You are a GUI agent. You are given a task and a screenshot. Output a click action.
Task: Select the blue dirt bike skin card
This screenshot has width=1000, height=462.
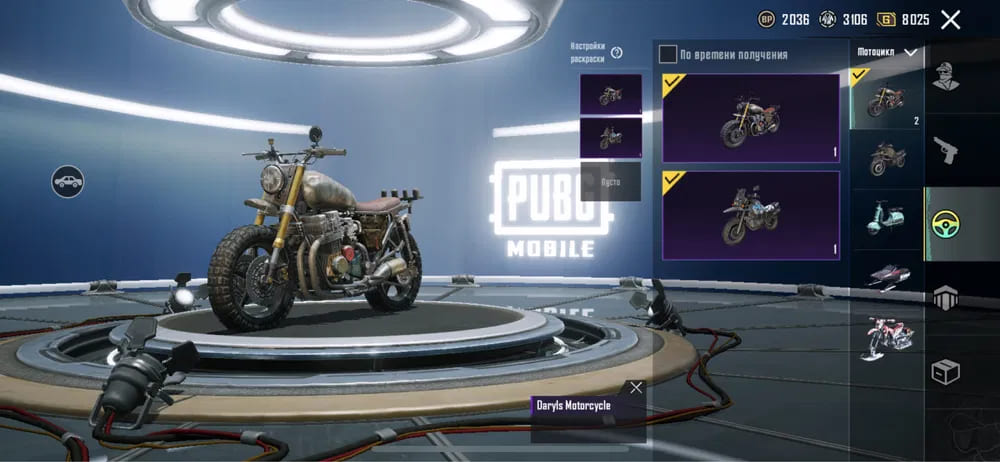[x=750, y=215]
